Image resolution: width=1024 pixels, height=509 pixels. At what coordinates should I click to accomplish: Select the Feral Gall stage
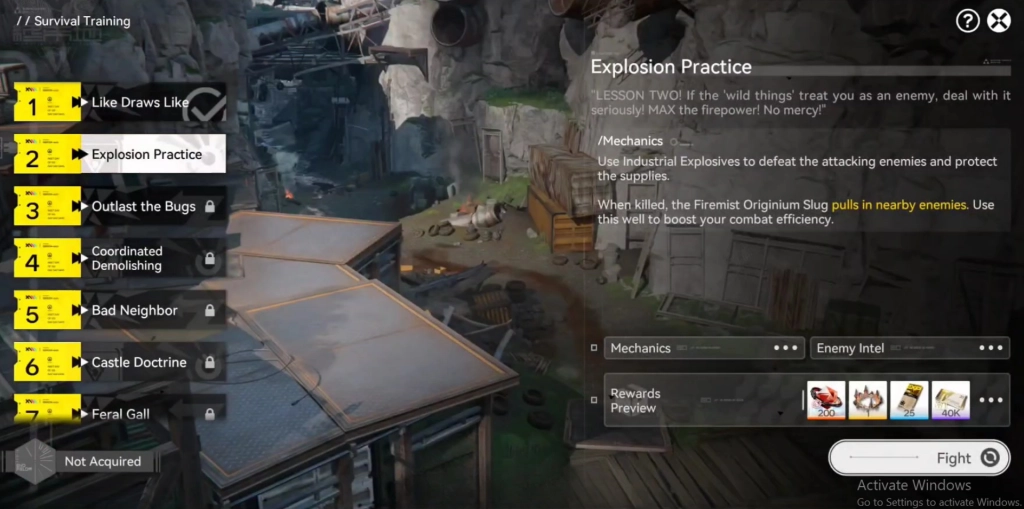(x=120, y=411)
